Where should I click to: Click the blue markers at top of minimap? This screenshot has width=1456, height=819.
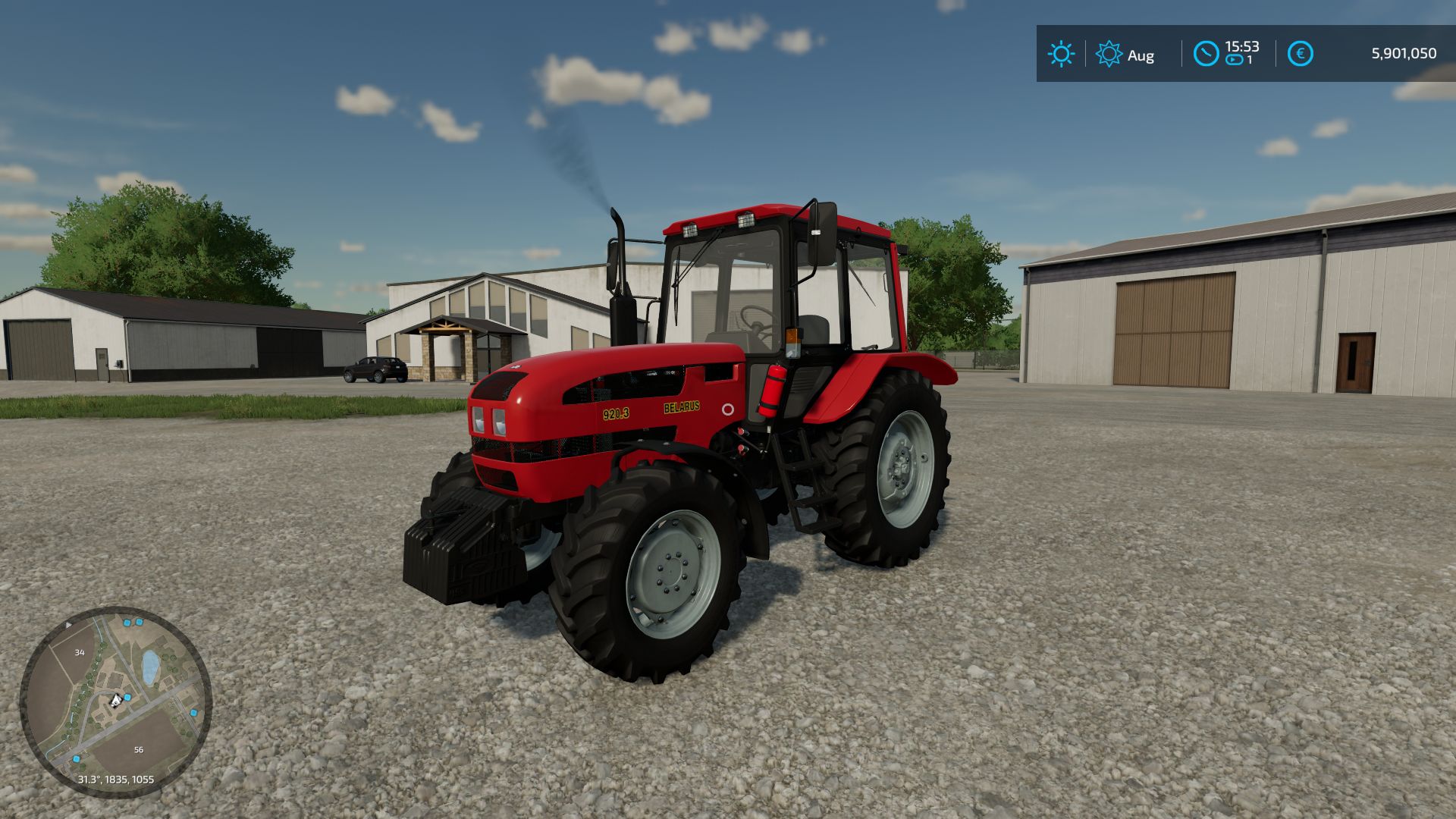tap(133, 622)
